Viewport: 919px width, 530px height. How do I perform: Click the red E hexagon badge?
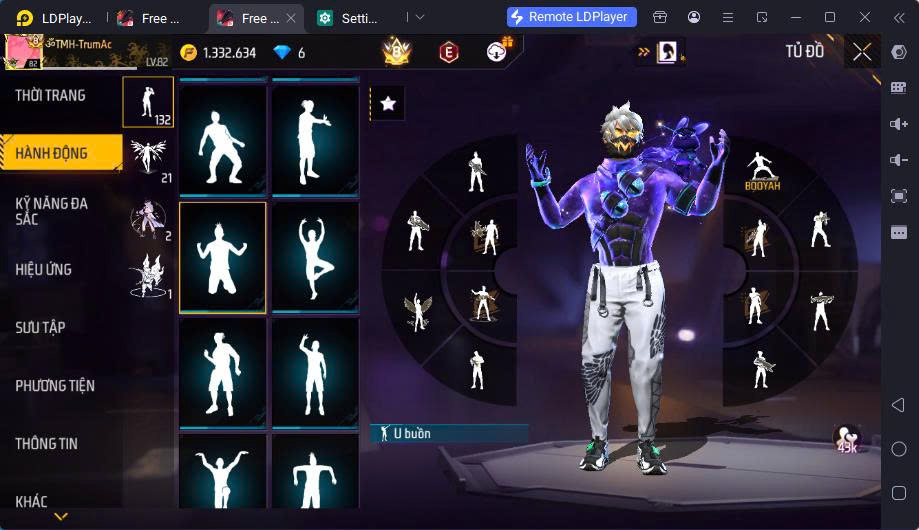(449, 52)
